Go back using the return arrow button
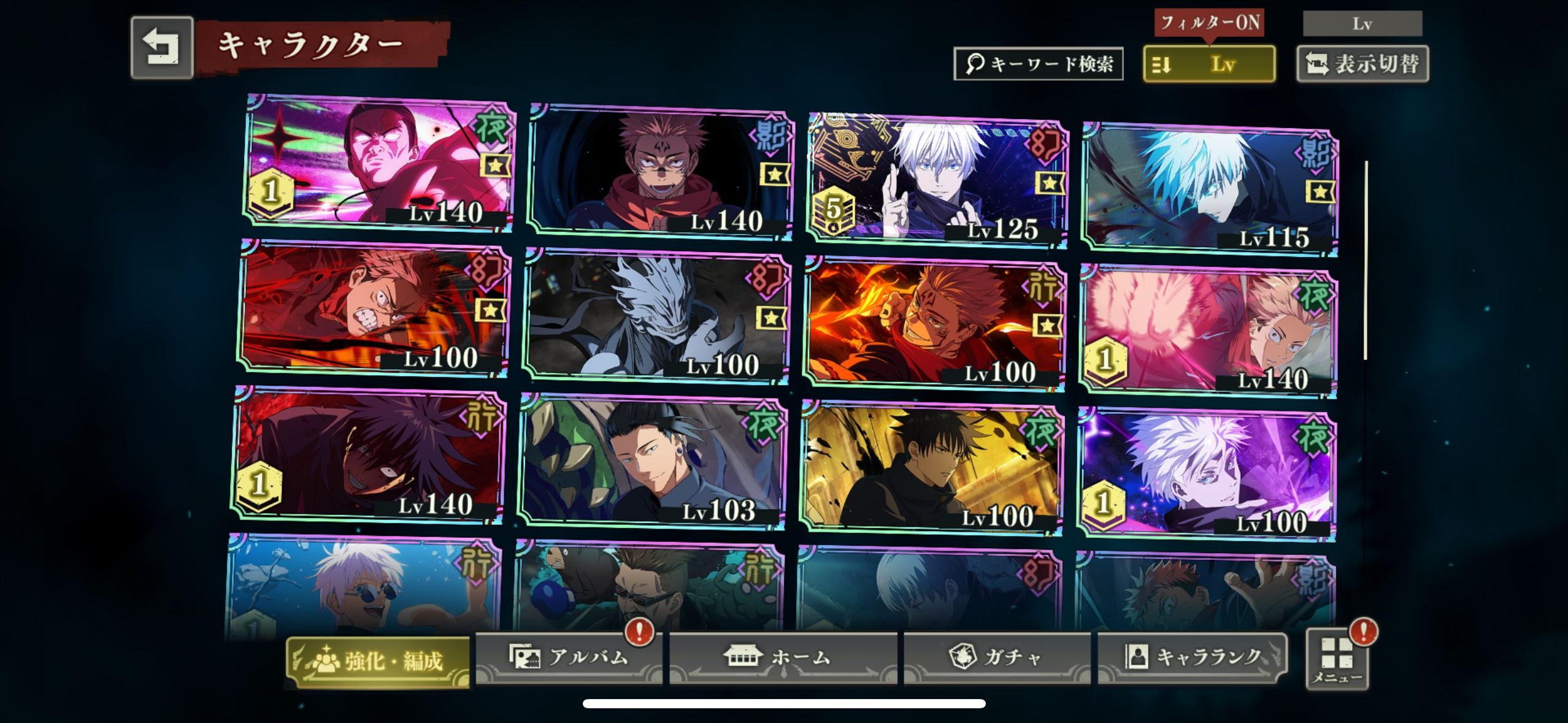Image resolution: width=1568 pixels, height=723 pixels. pyautogui.click(x=161, y=47)
